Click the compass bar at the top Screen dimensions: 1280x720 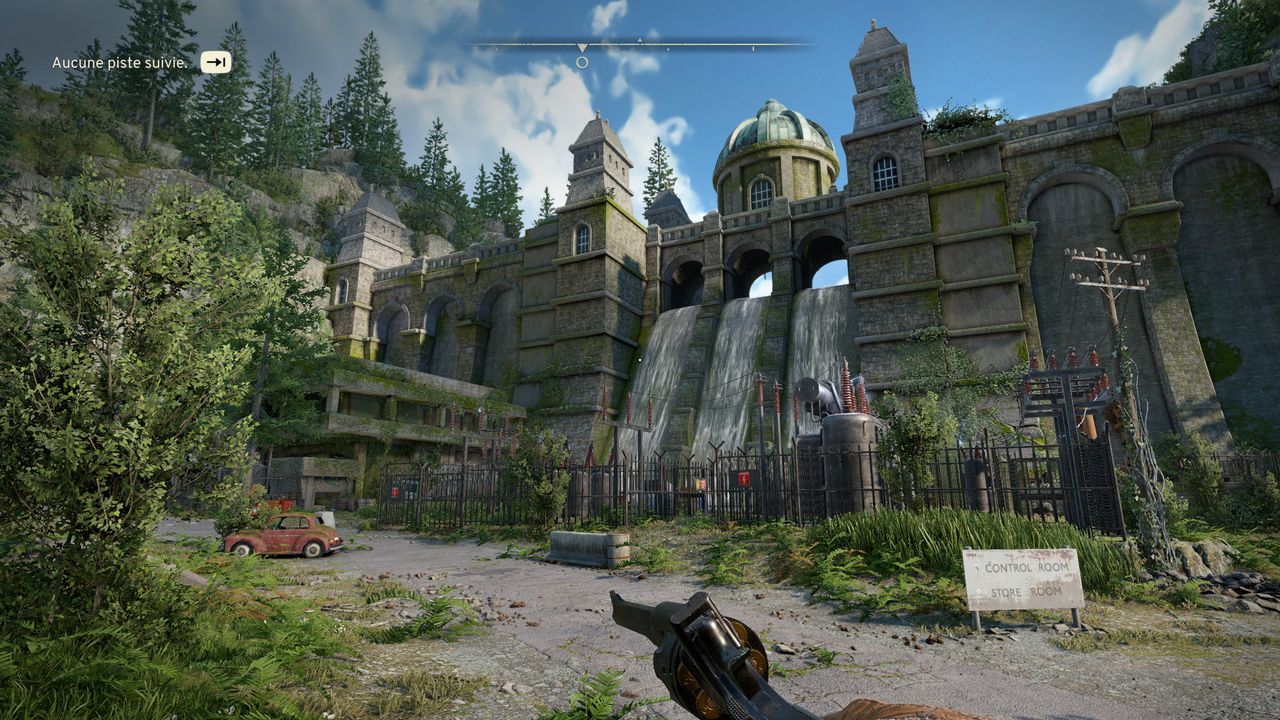tap(640, 45)
